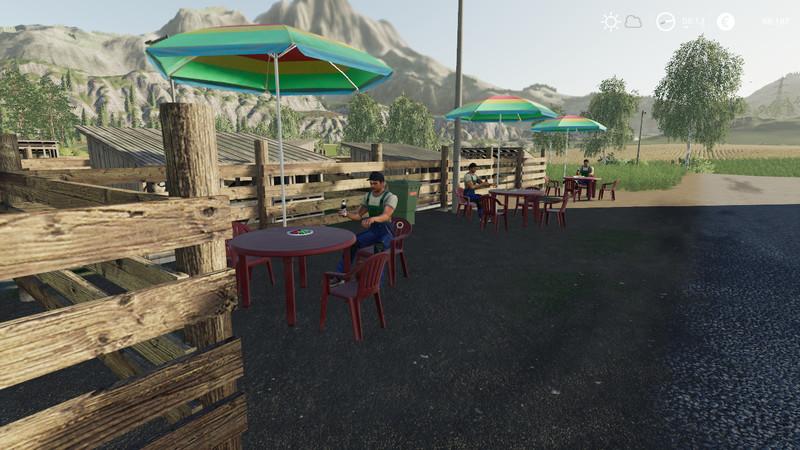Select the cloud forecast icon

[633, 21]
